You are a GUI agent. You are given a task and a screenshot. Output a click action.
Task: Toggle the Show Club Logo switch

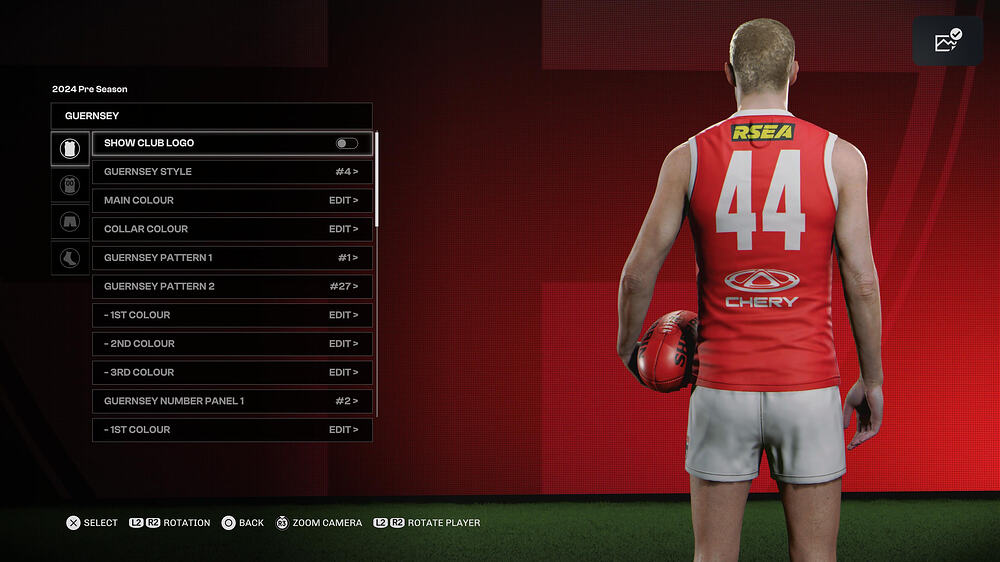pos(346,144)
